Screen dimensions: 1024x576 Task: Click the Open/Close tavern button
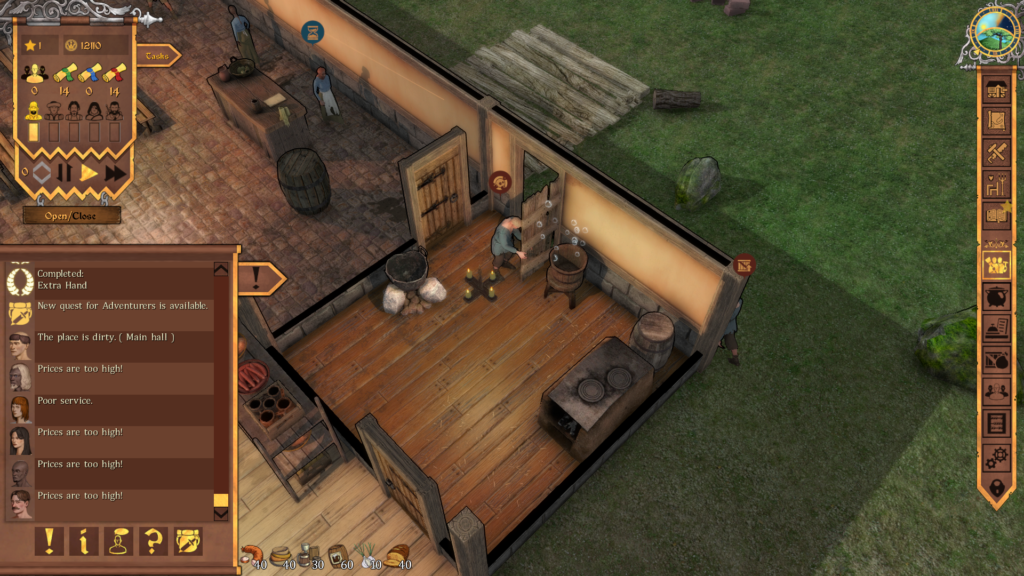[x=72, y=215]
